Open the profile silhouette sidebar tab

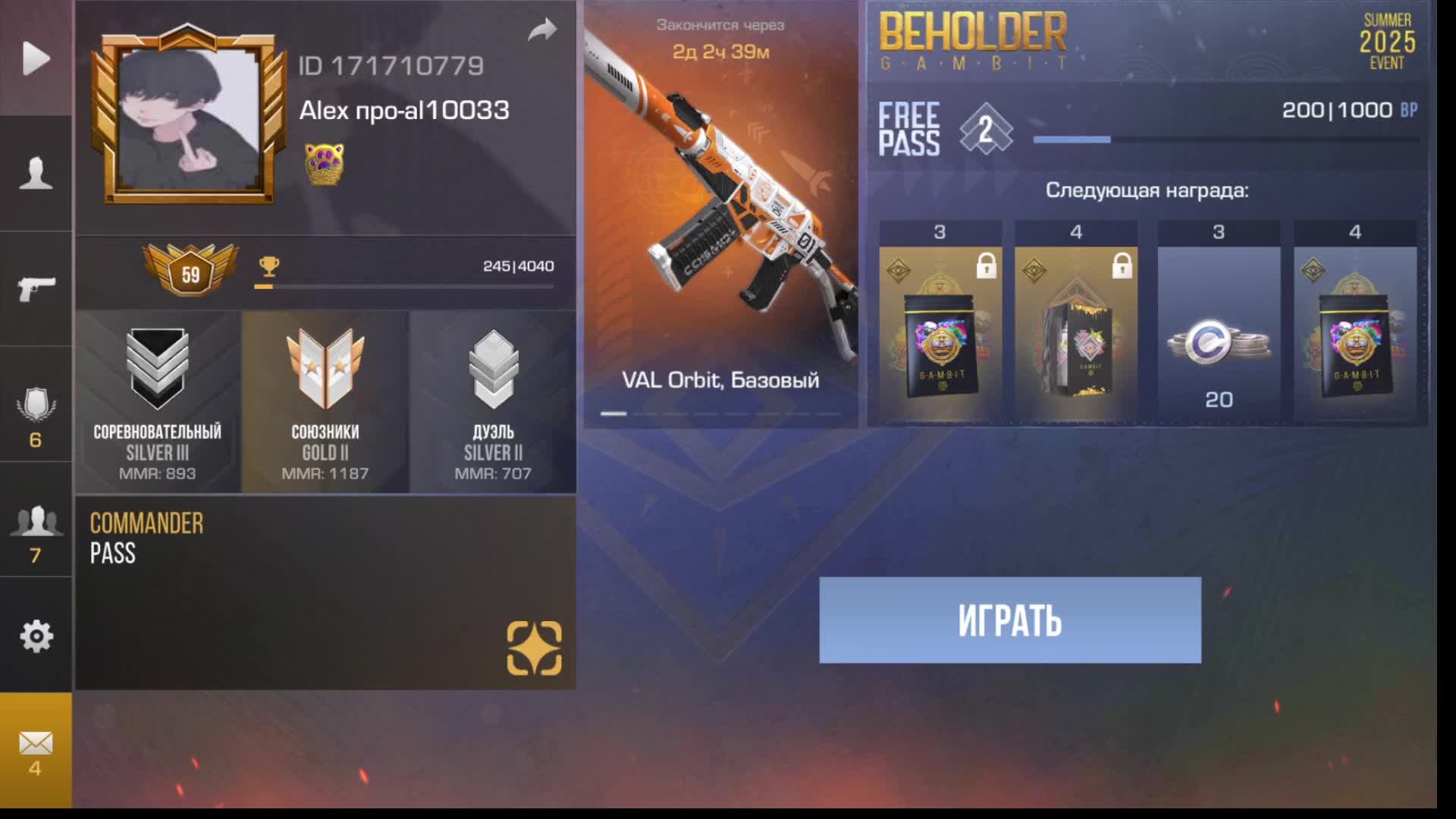pos(36,174)
